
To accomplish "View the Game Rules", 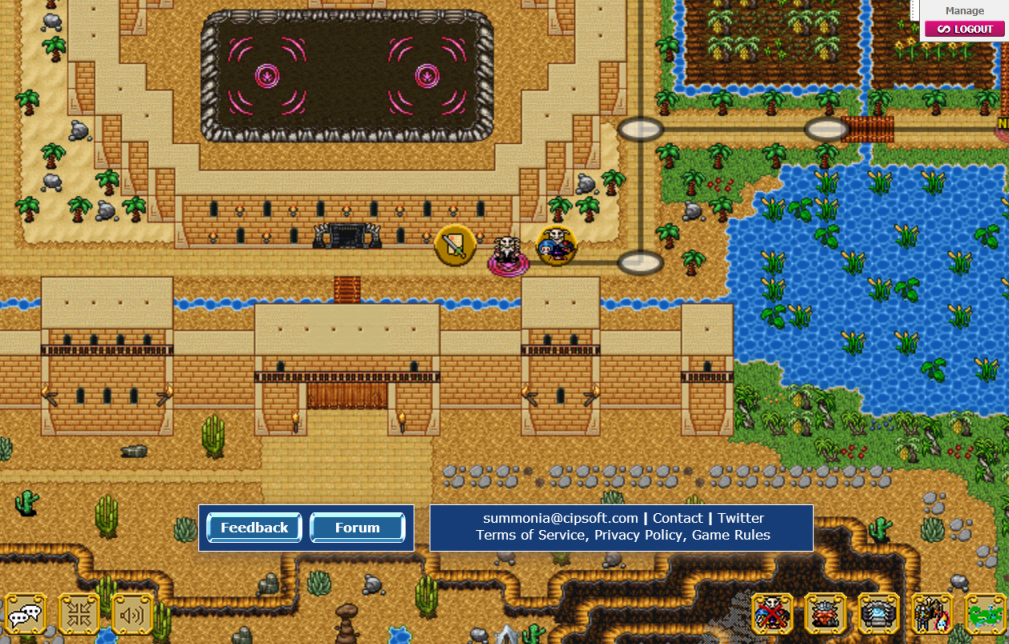I will click(730, 535).
